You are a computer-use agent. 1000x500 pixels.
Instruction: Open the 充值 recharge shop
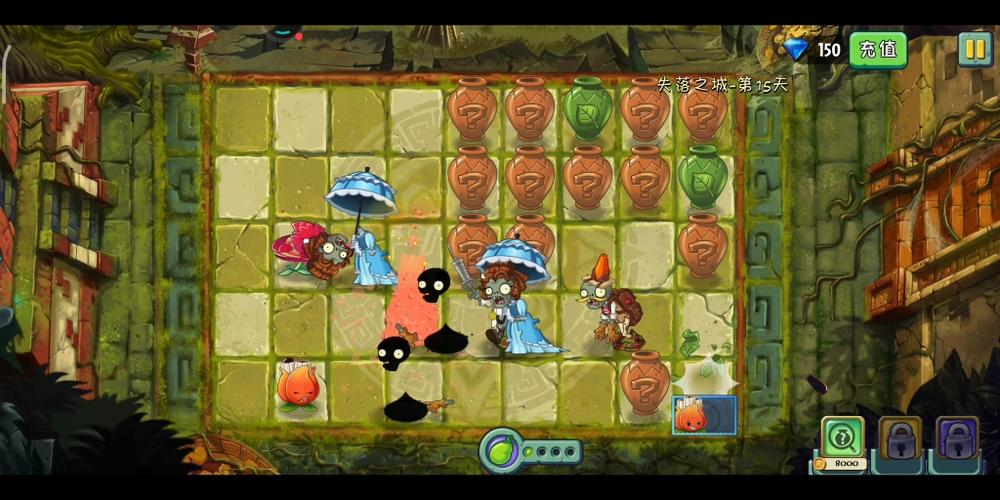[878, 49]
